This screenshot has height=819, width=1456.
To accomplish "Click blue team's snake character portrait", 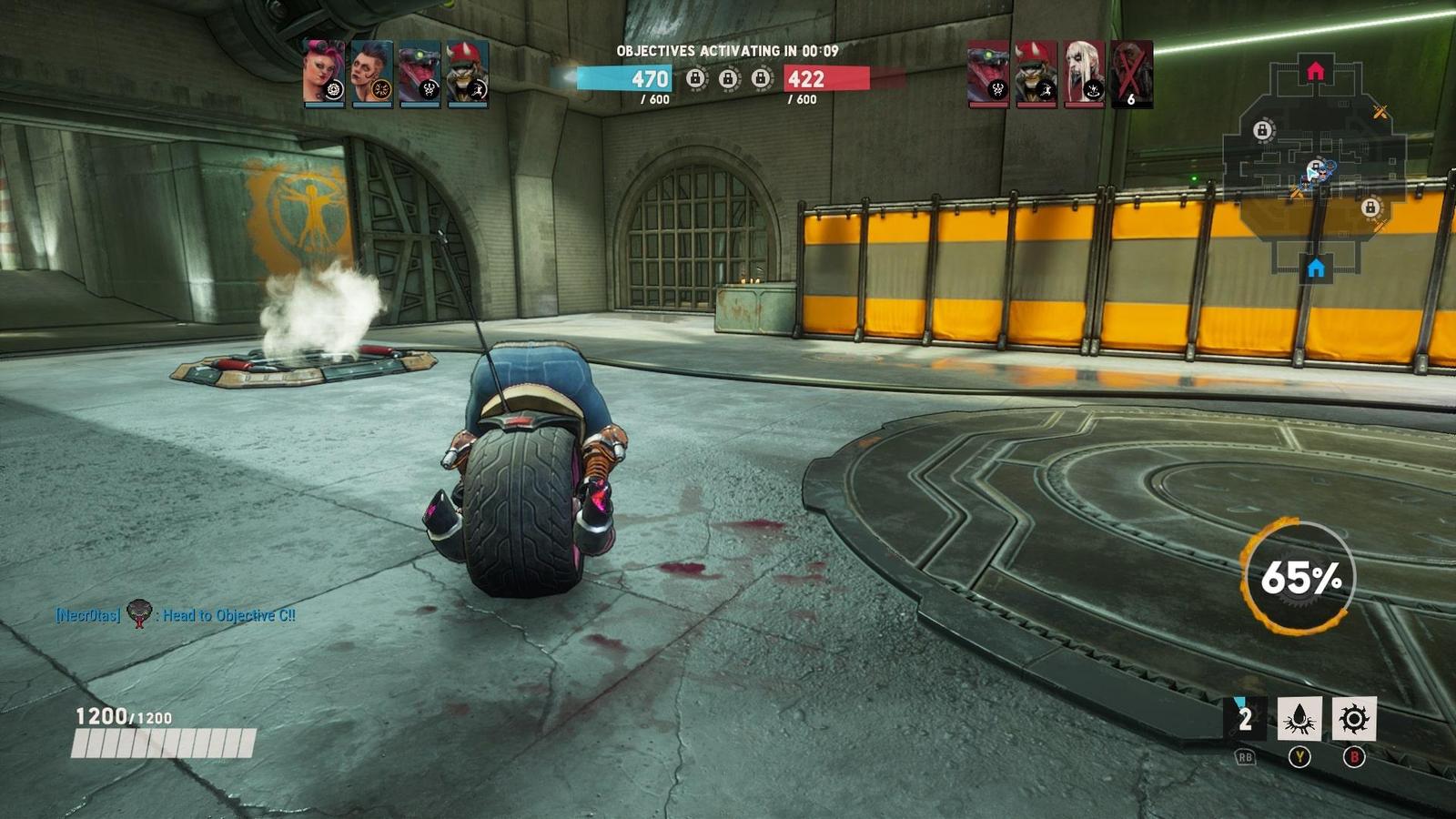I will click(419, 73).
